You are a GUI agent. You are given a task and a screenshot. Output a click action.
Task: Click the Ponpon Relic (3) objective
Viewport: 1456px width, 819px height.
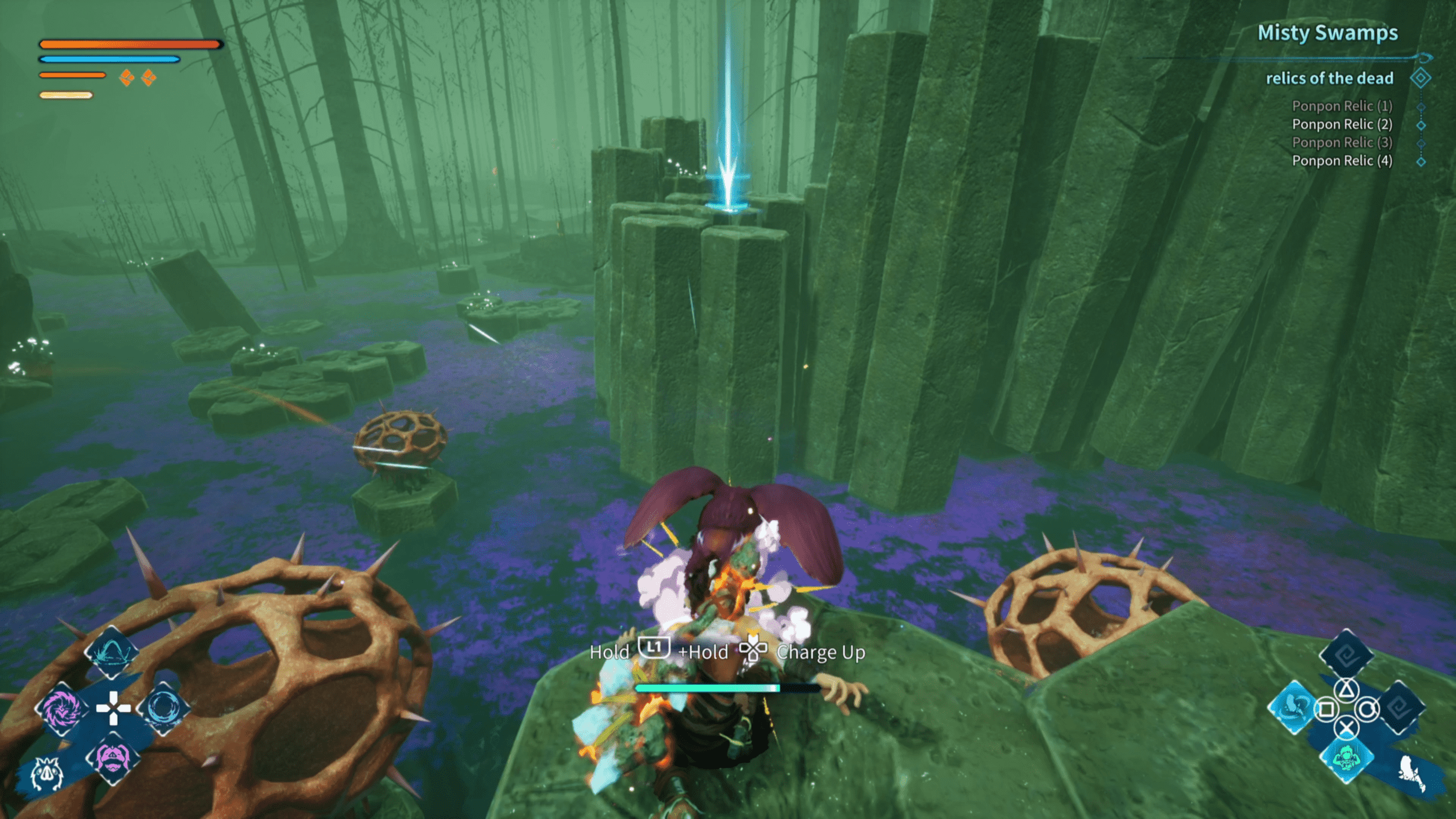[1342, 143]
